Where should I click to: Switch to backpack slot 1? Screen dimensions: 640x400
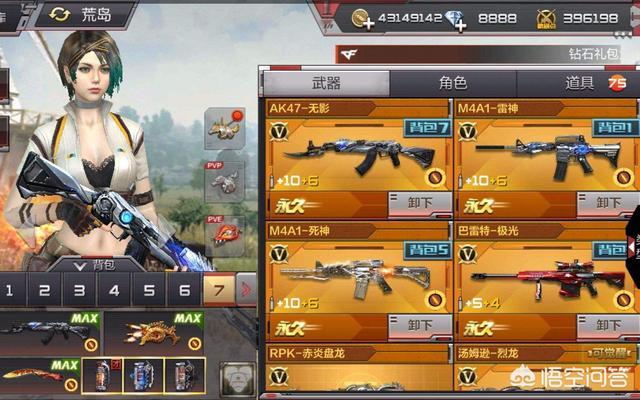tap(9, 292)
